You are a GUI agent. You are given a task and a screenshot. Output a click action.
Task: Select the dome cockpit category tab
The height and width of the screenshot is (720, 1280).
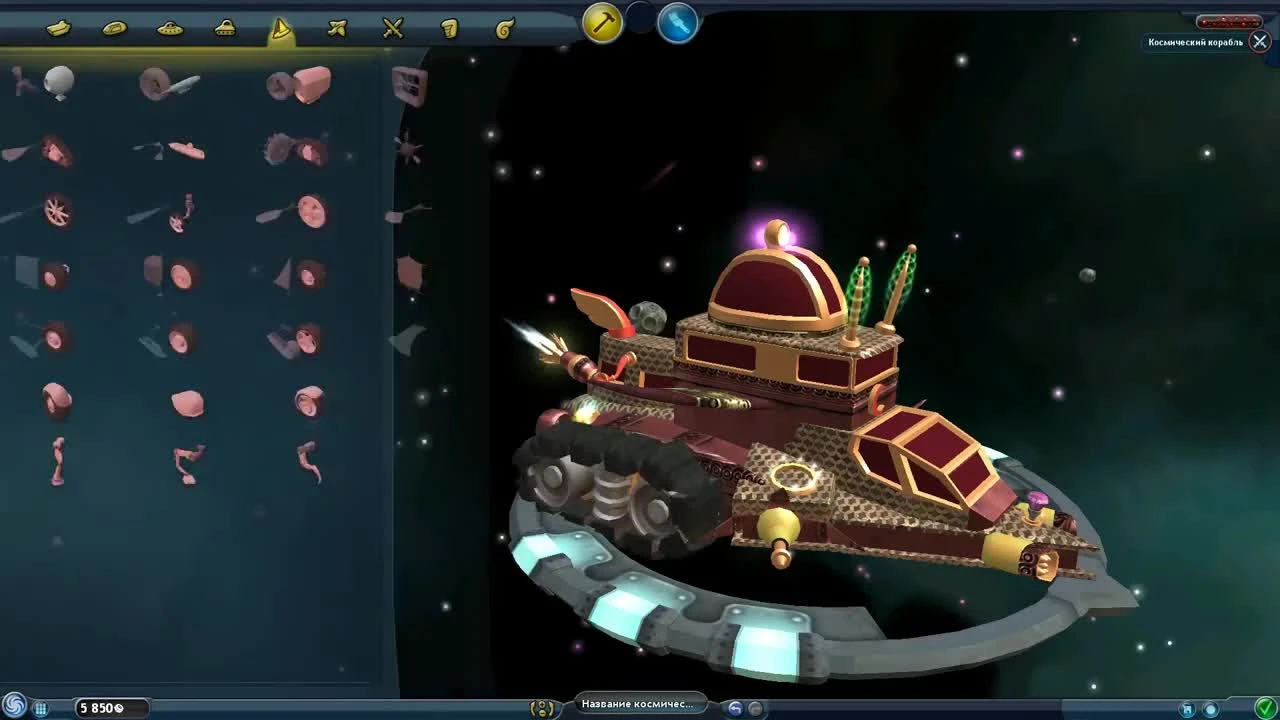227,28
